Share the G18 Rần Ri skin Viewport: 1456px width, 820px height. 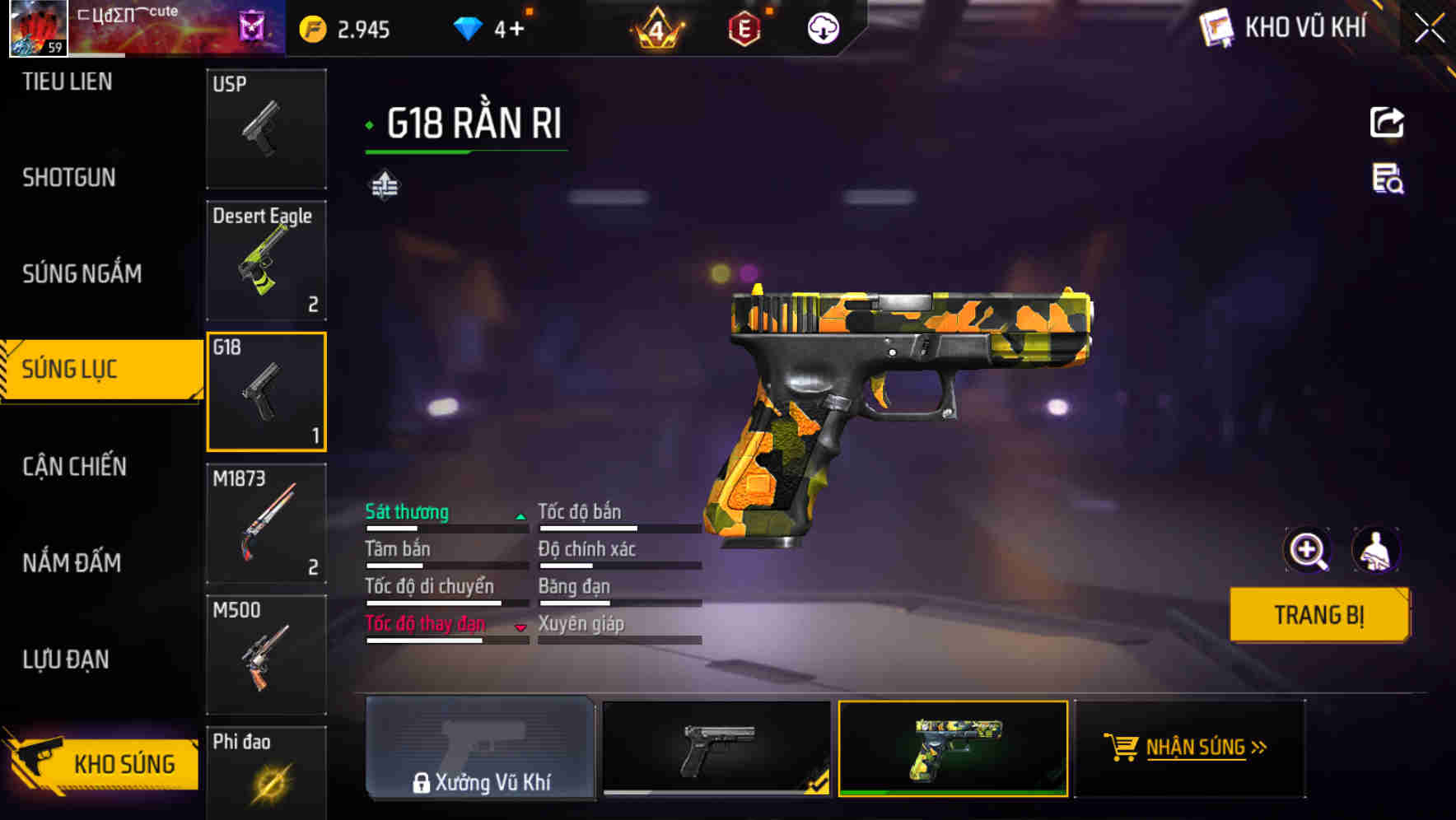tap(1388, 122)
